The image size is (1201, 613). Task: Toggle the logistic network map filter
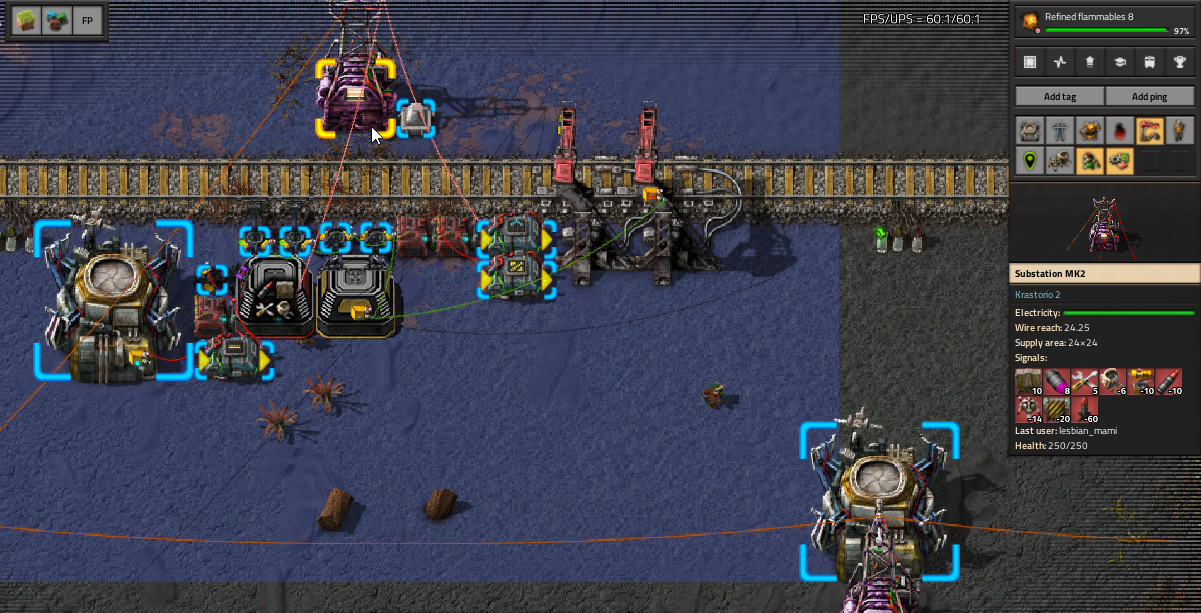coord(1030,131)
